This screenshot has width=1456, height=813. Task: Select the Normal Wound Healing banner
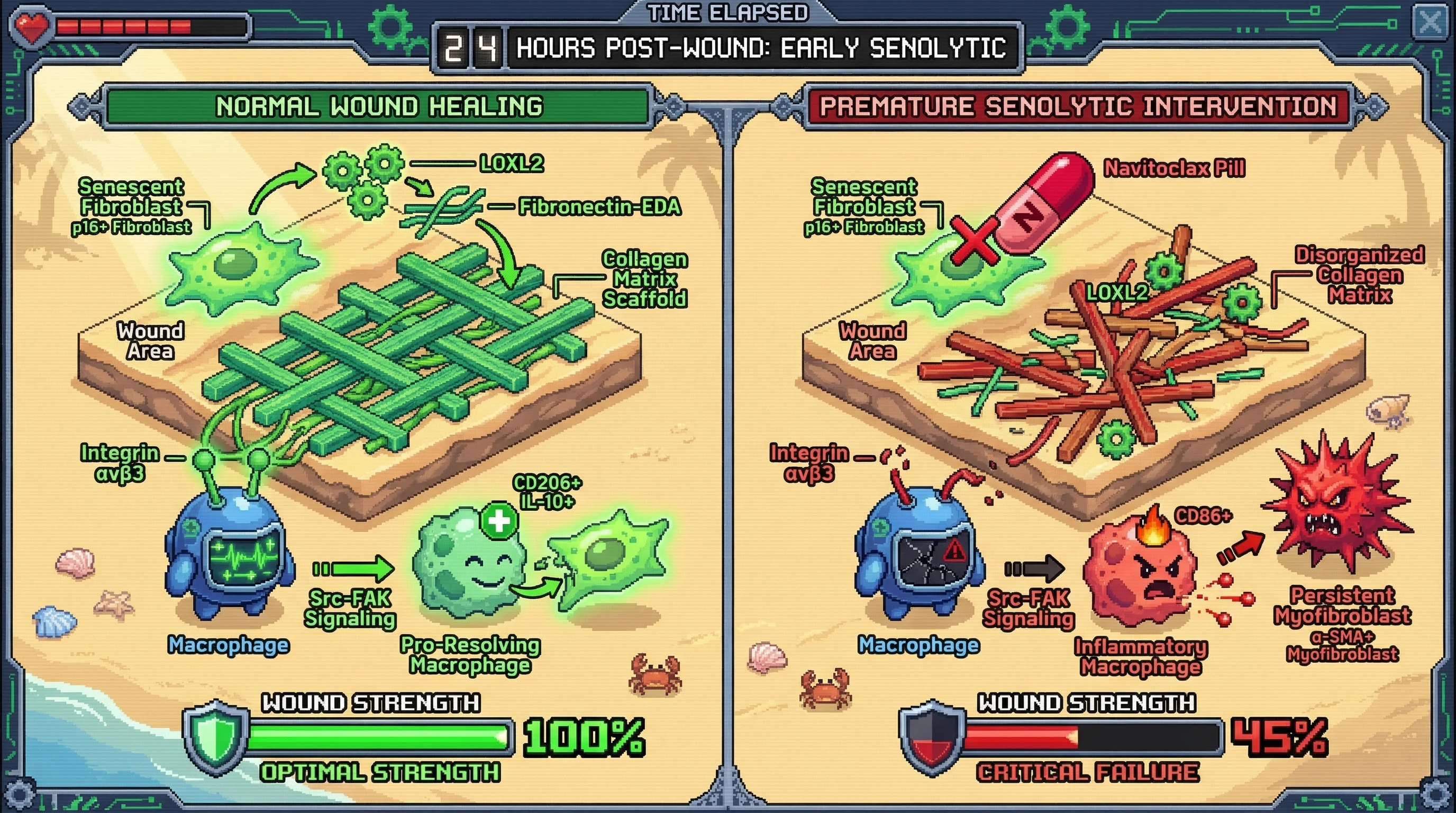coord(379,106)
